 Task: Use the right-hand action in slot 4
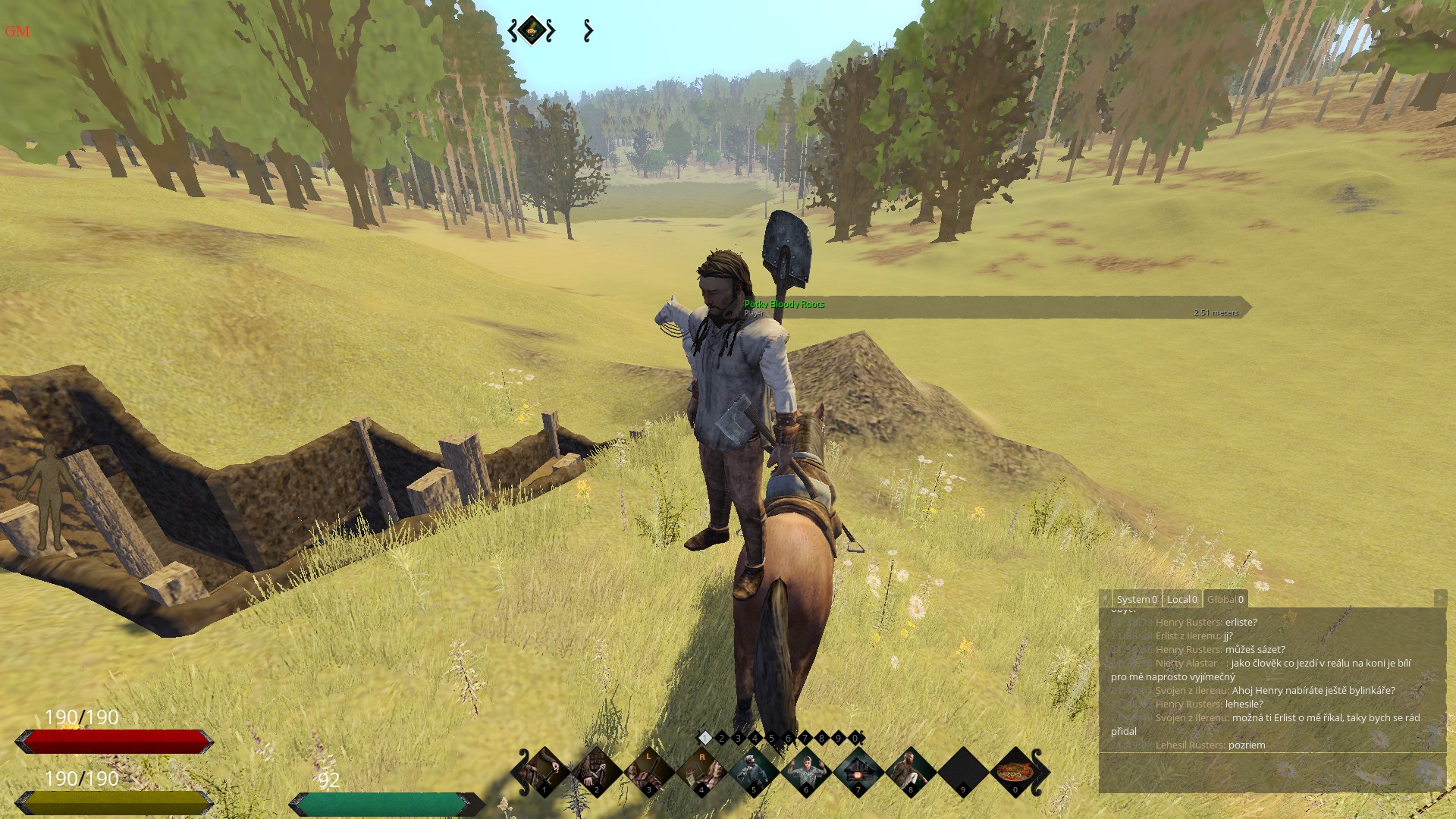click(701, 772)
